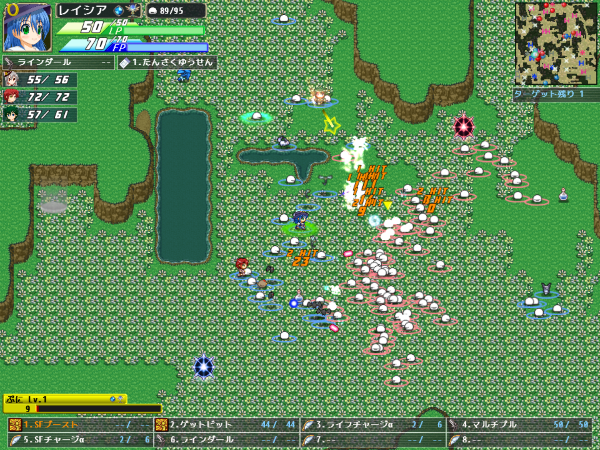Choose the マルチプル skill slot
The image size is (600, 450).
[522, 425]
